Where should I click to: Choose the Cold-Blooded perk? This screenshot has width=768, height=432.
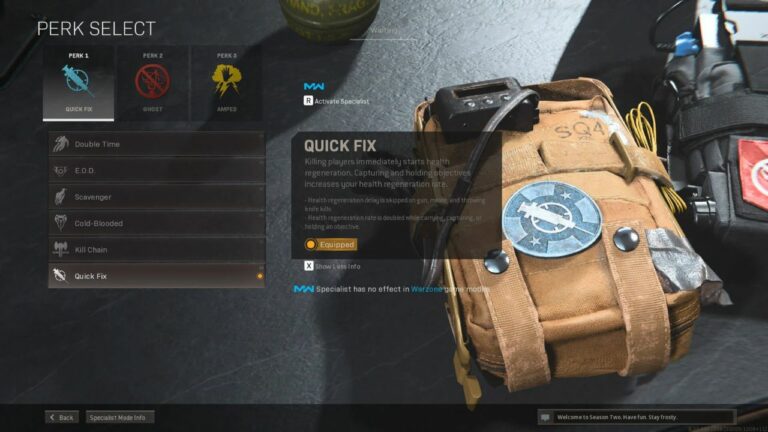pyautogui.click(x=156, y=223)
